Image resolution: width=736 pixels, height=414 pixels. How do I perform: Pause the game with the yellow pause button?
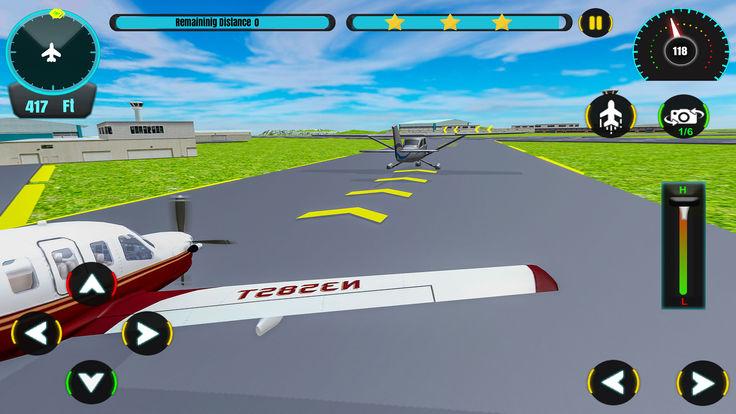point(595,22)
